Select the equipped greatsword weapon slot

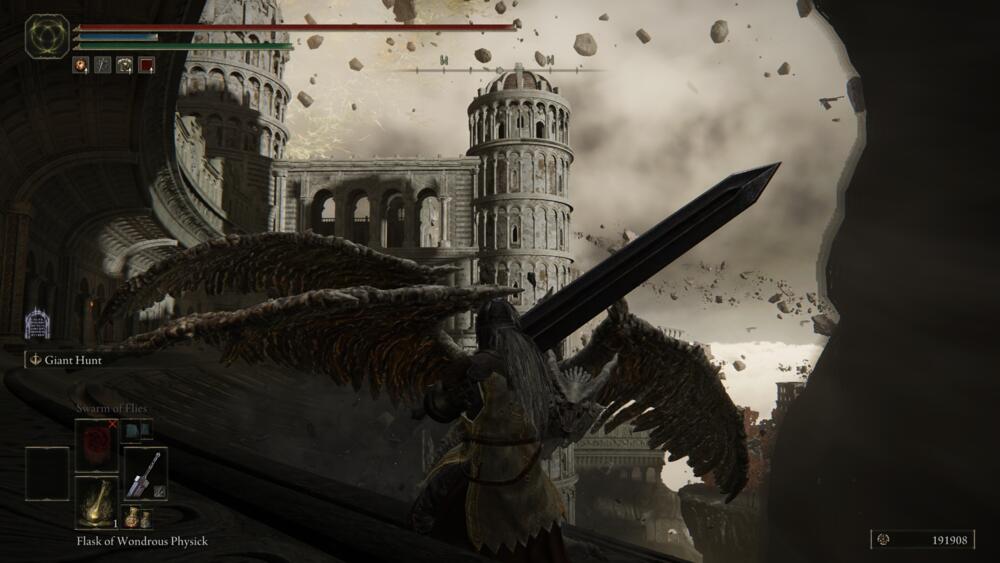pyautogui.click(x=145, y=473)
